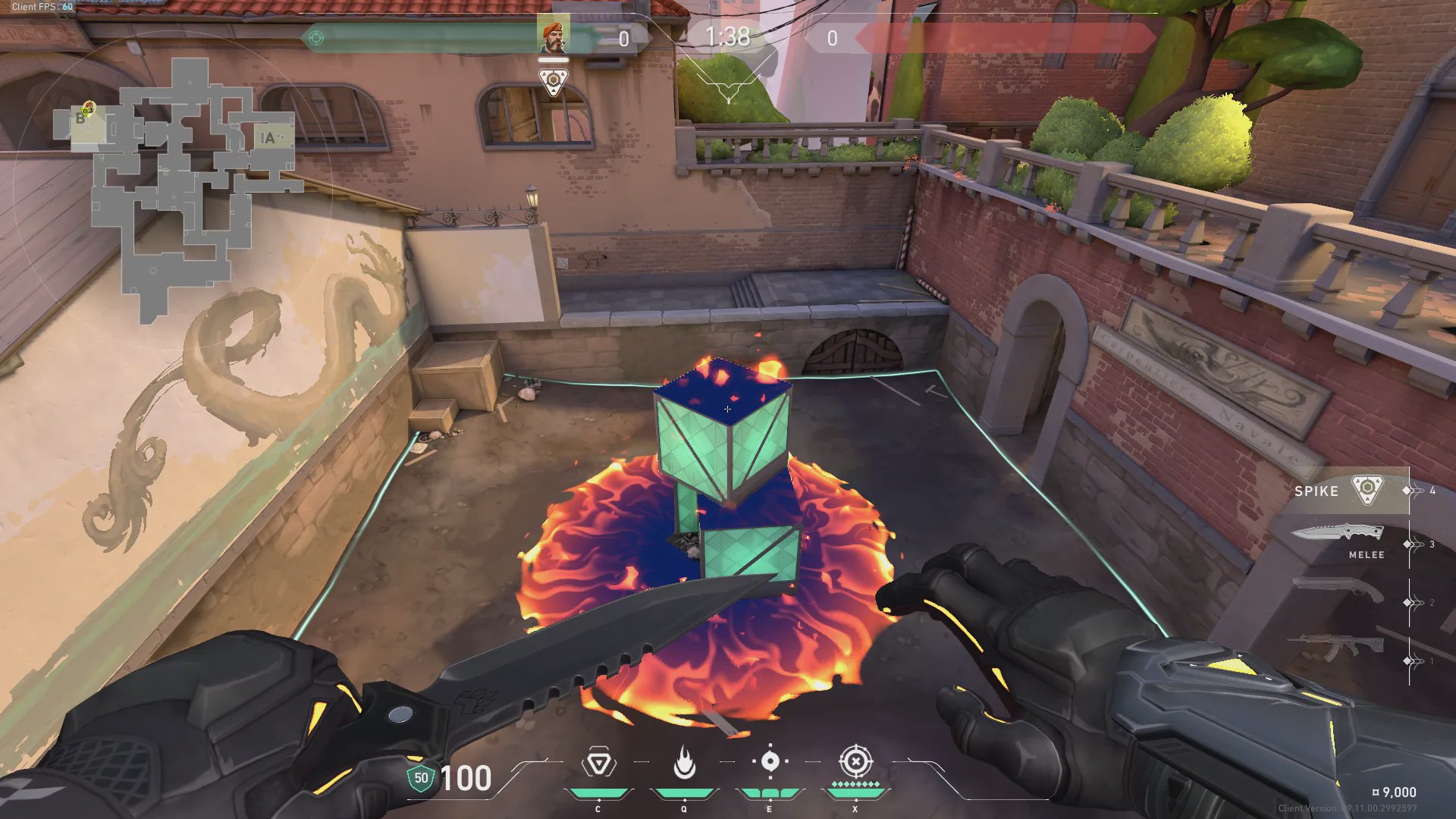The image size is (1456, 819).
Task: Activate the Stim Beacon ability icon
Action: click(x=598, y=763)
